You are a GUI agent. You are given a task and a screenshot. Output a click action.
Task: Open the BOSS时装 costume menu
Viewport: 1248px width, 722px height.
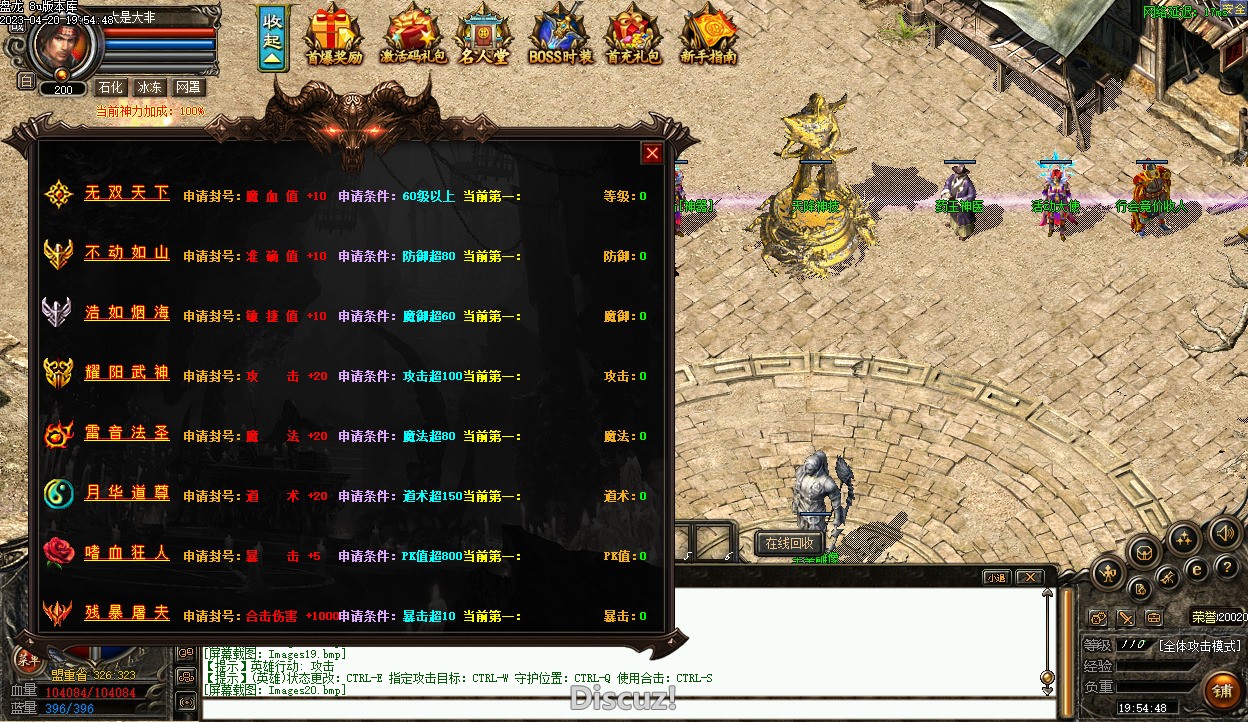[x=560, y=35]
